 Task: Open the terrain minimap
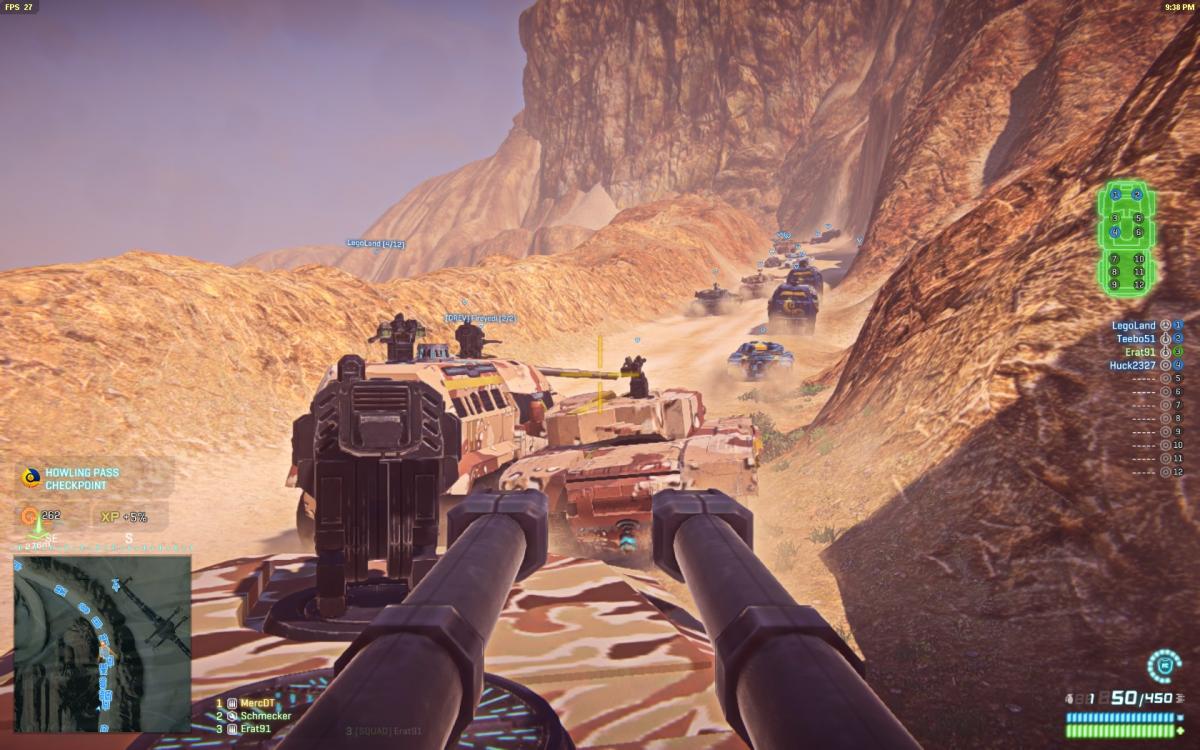(102, 643)
